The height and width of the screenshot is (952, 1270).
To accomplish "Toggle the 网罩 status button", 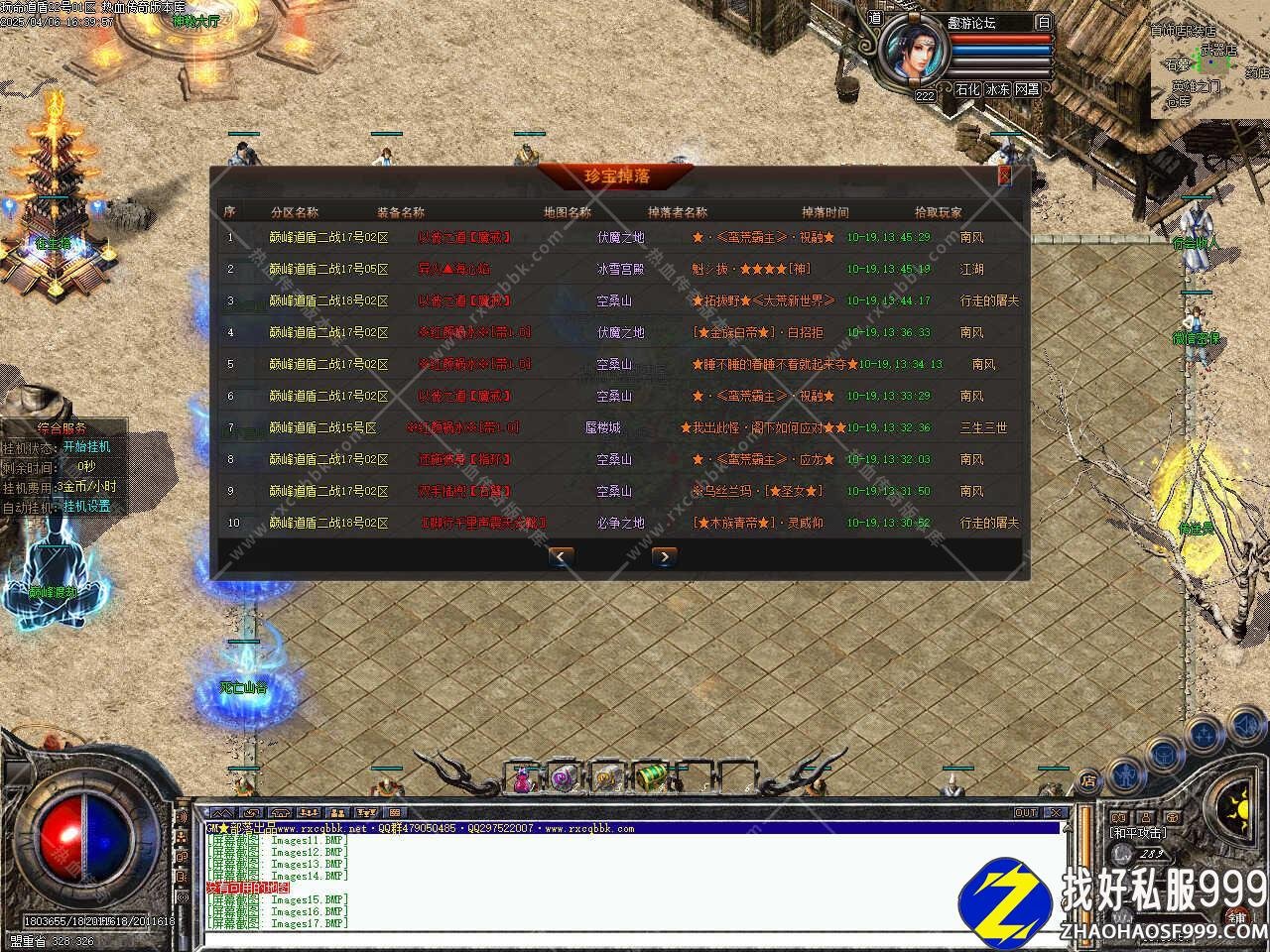I will tap(1027, 89).
